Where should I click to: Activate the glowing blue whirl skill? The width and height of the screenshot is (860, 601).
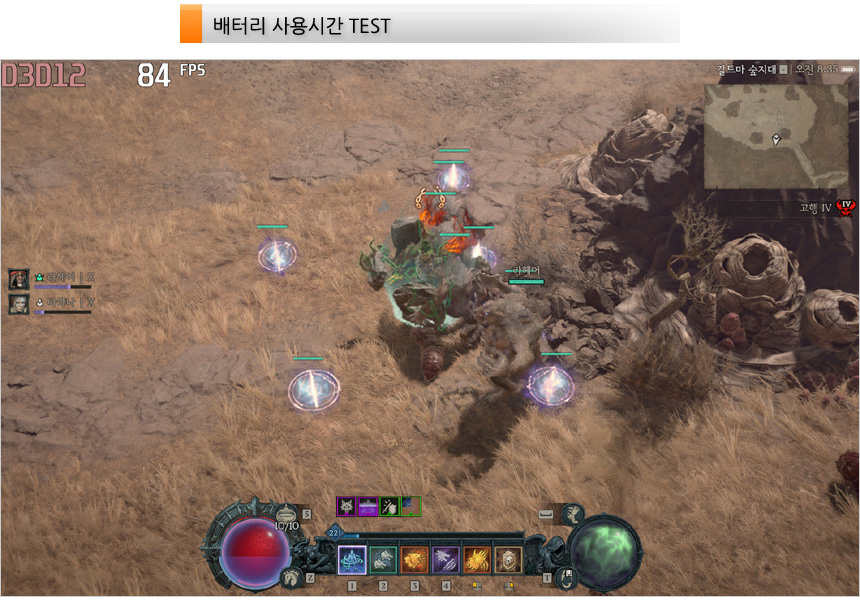(351, 559)
